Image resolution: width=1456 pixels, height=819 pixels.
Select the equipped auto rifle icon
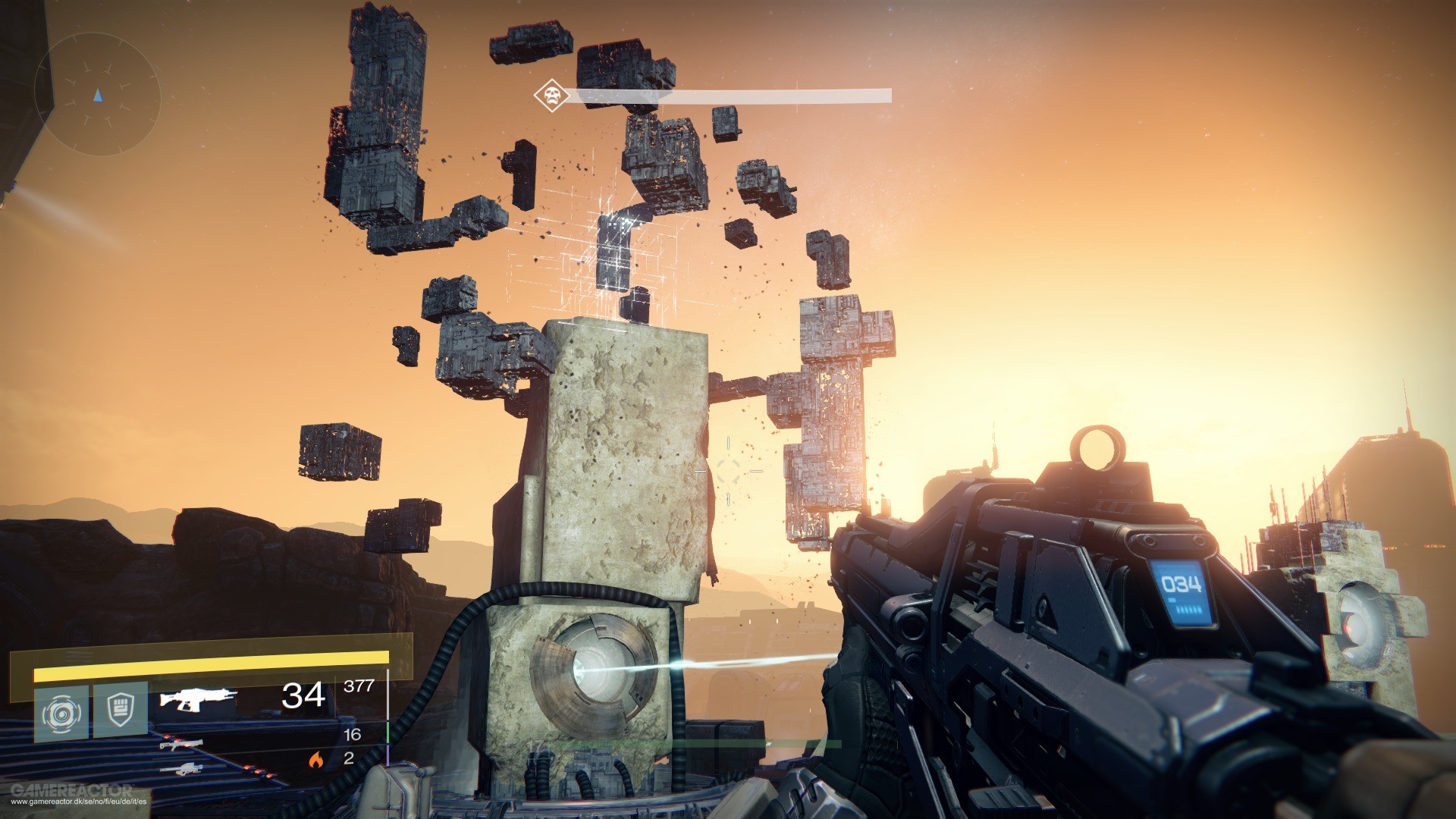coord(199,700)
